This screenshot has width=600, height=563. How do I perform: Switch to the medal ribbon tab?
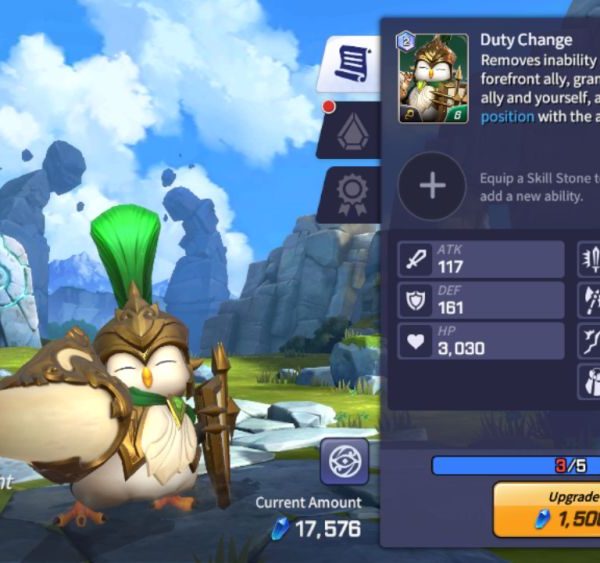click(350, 193)
